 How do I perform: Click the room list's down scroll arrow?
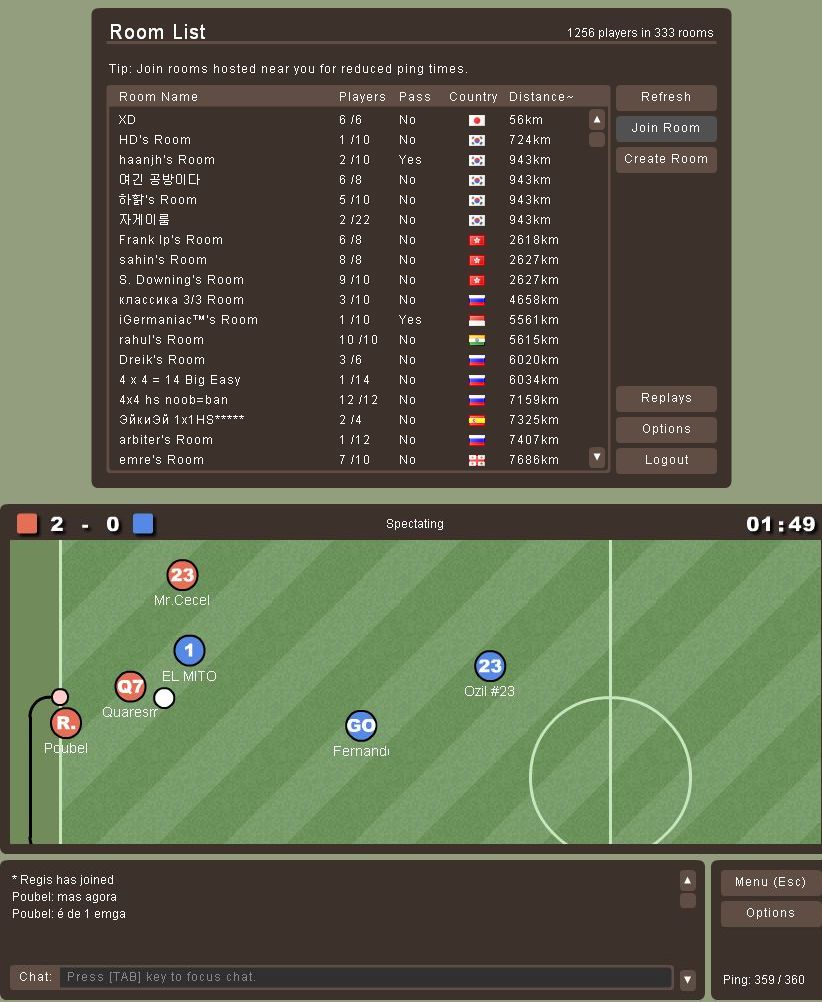[x=597, y=457]
